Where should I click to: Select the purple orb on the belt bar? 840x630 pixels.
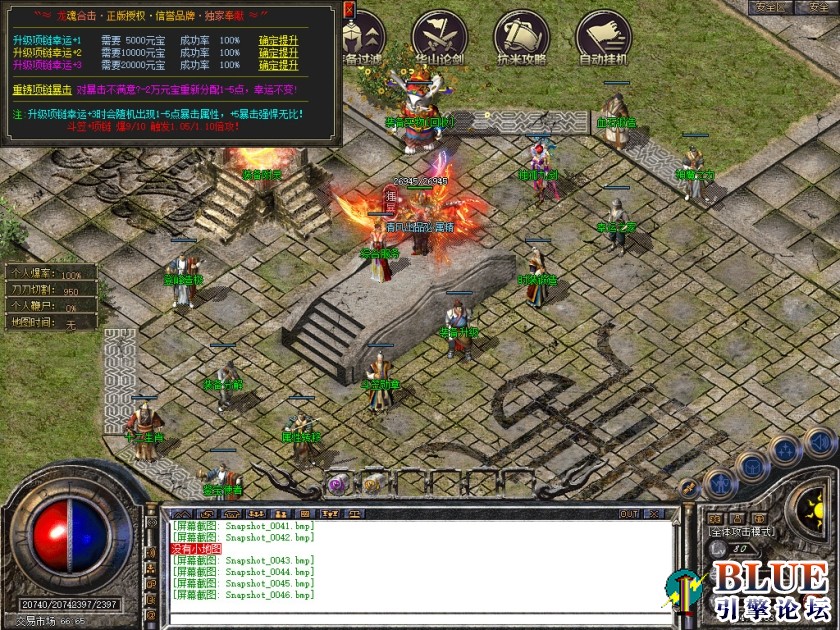pos(337,483)
